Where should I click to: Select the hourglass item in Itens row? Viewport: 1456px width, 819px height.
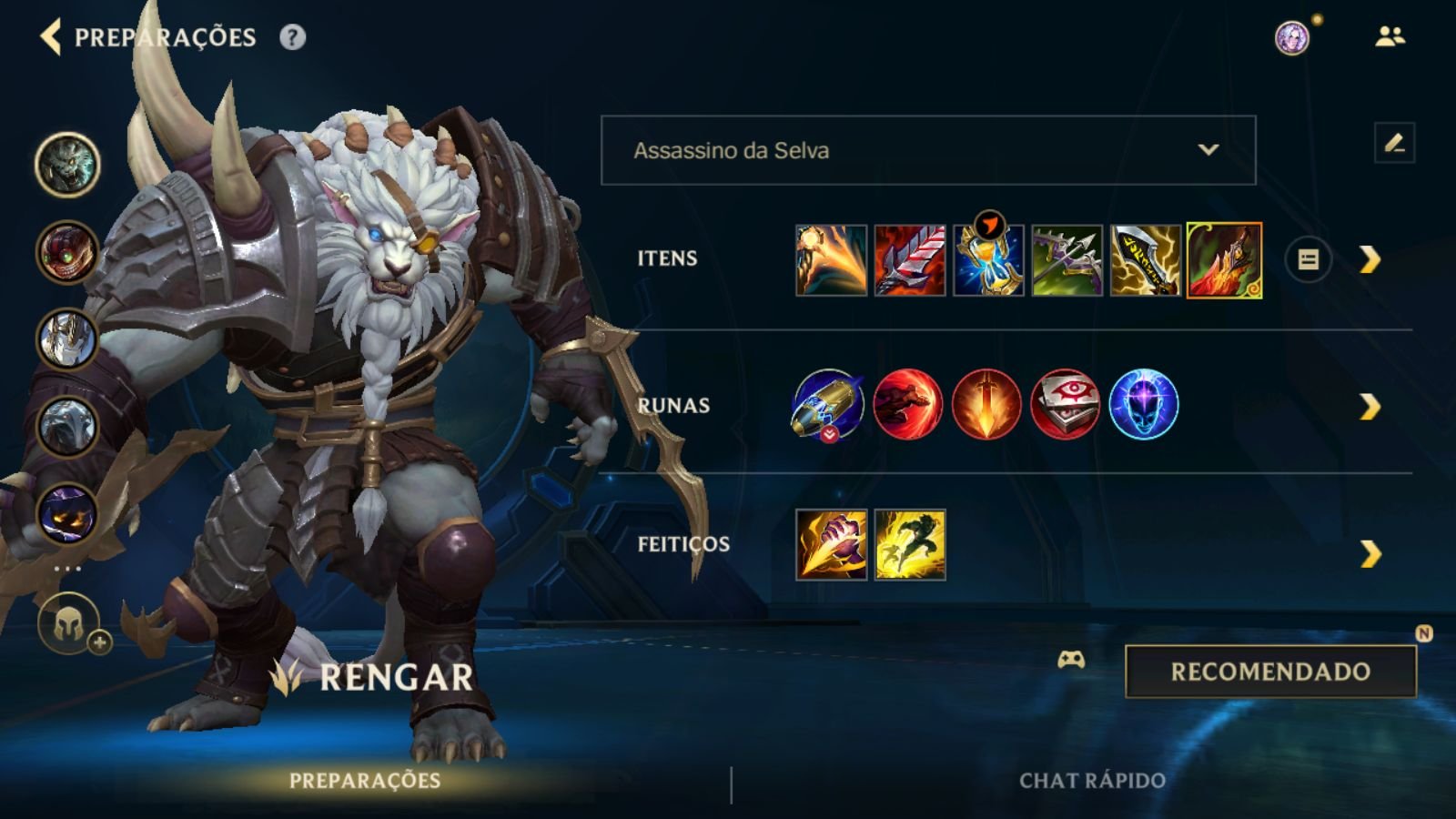click(988, 260)
